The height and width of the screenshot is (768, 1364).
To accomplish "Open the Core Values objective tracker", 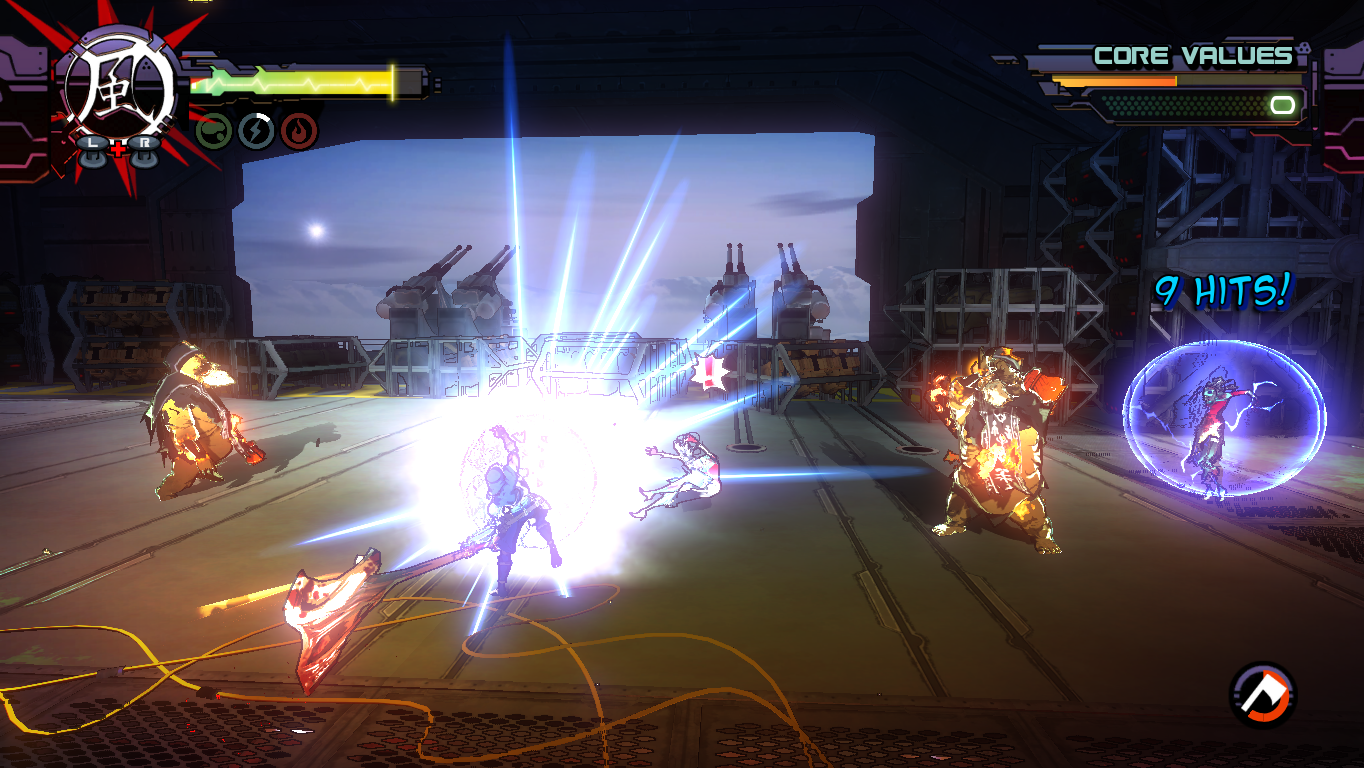I will [1192, 56].
